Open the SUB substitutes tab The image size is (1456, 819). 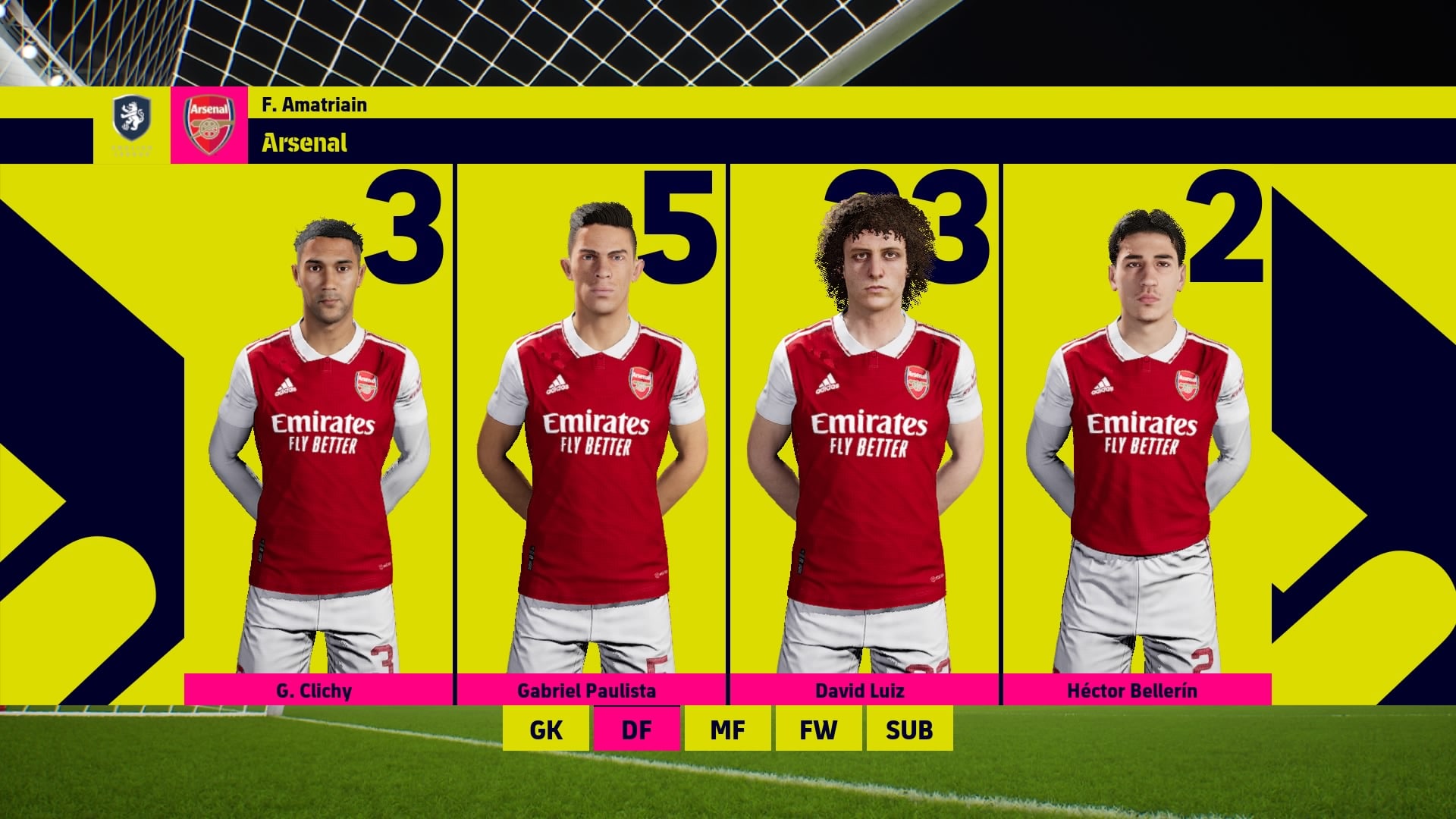pyautogui.click(x=910, y=730)
